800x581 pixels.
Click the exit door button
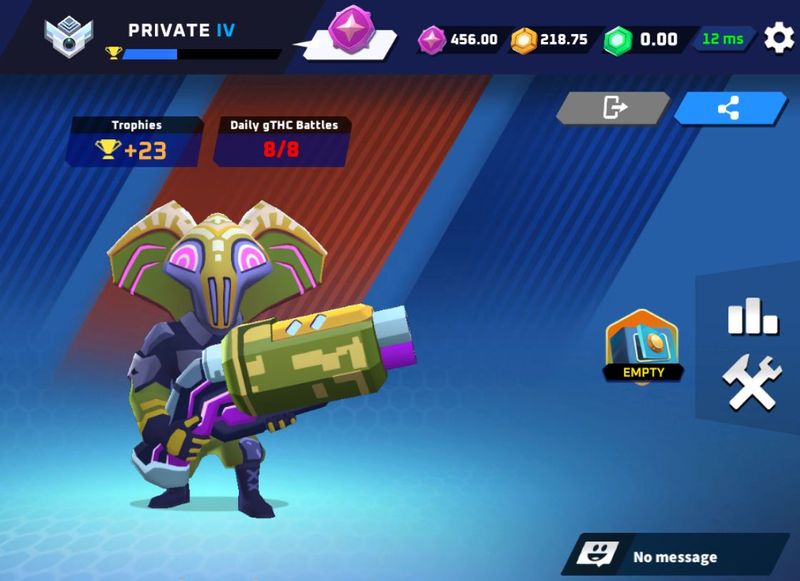(x=614, y=108)
